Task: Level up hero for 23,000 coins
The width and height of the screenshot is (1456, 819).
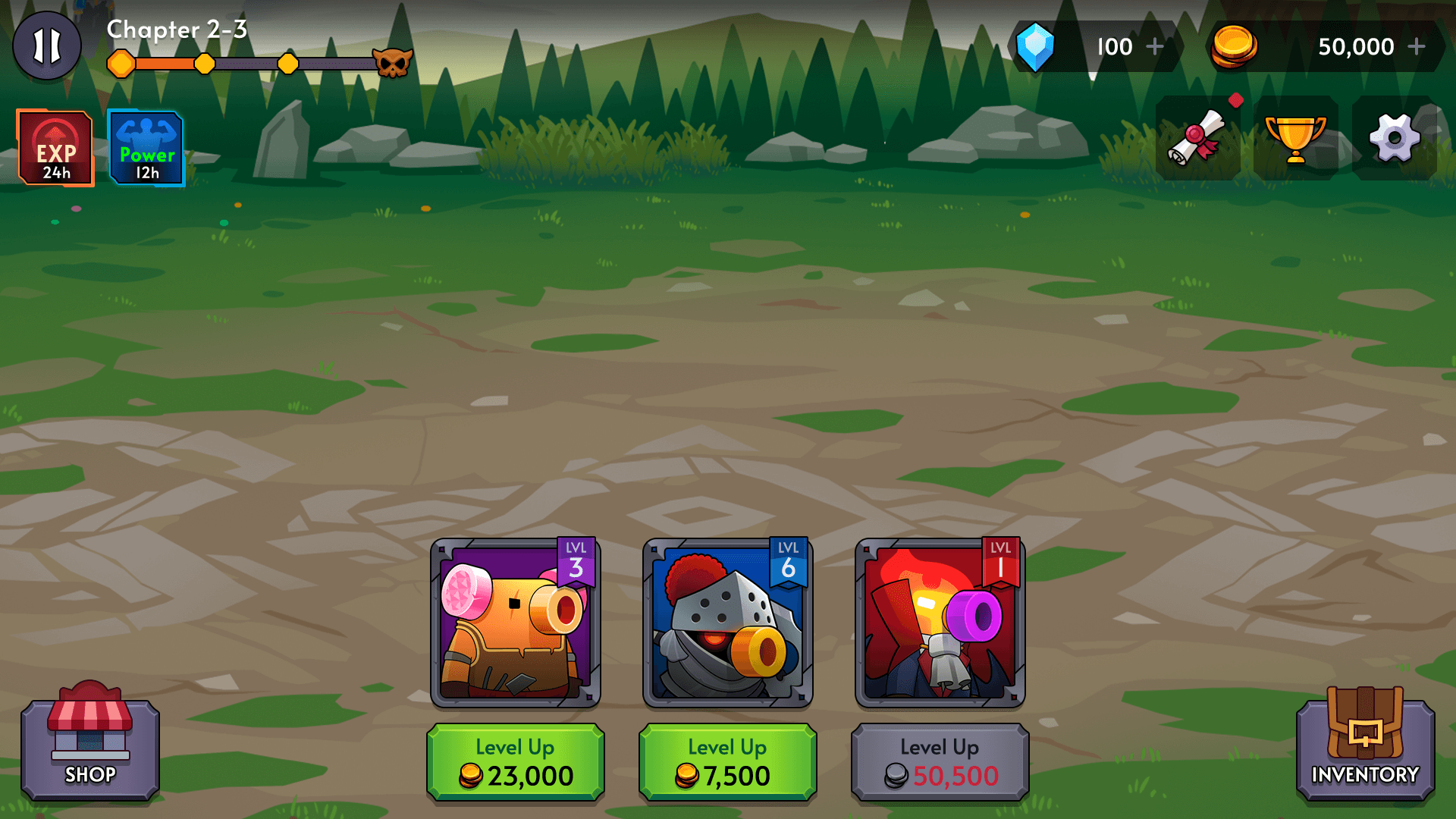Action: click(x=516, y=762)
